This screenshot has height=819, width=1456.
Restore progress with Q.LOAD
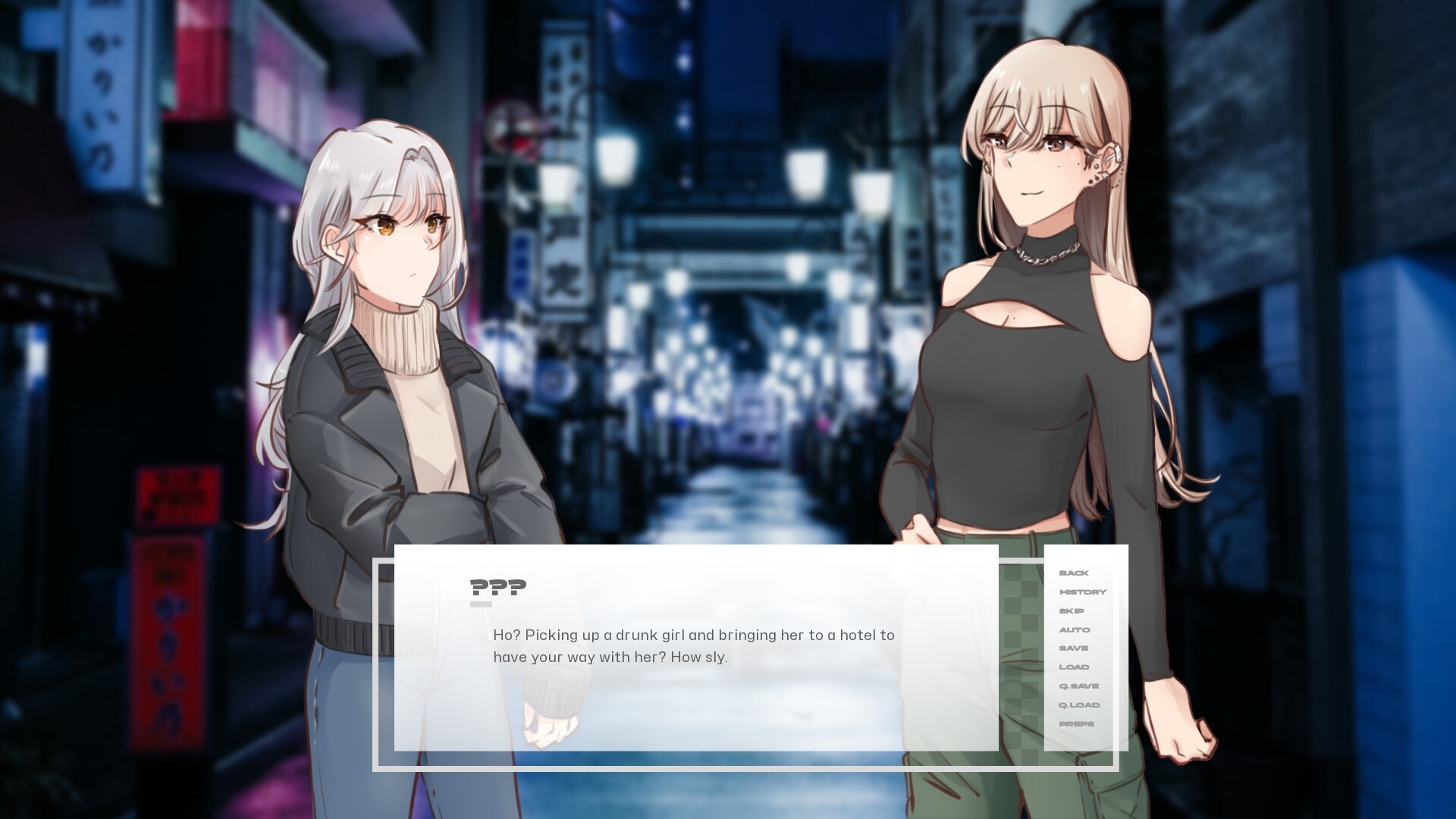1079,704
